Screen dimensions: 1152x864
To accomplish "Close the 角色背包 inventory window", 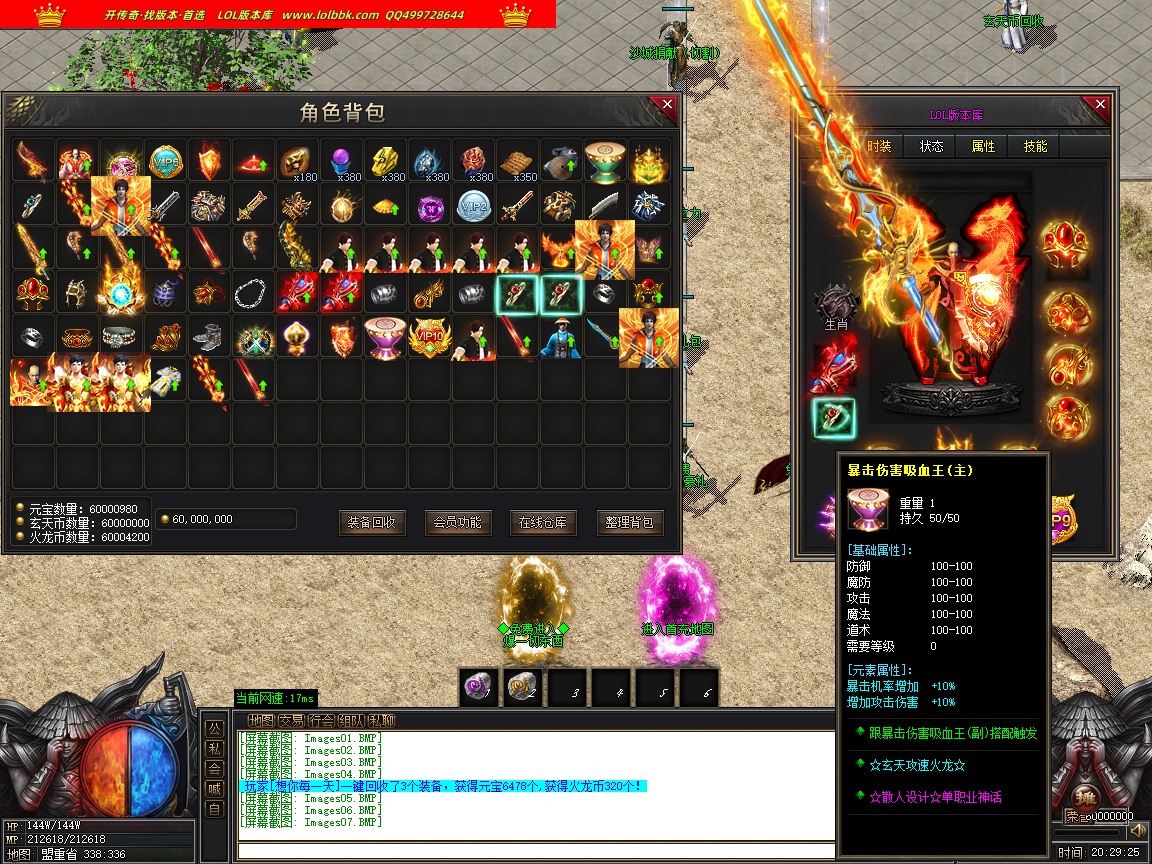I will 663,105.
